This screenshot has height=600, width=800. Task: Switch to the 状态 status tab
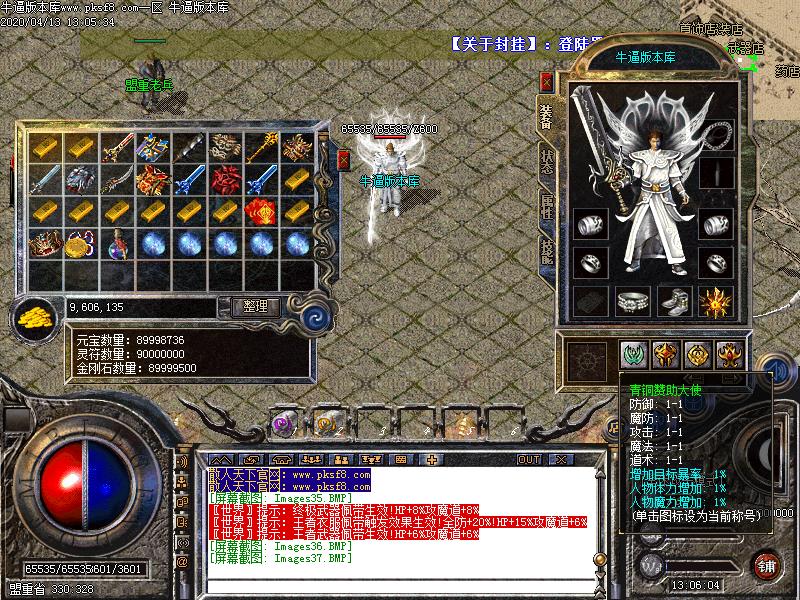547,161
